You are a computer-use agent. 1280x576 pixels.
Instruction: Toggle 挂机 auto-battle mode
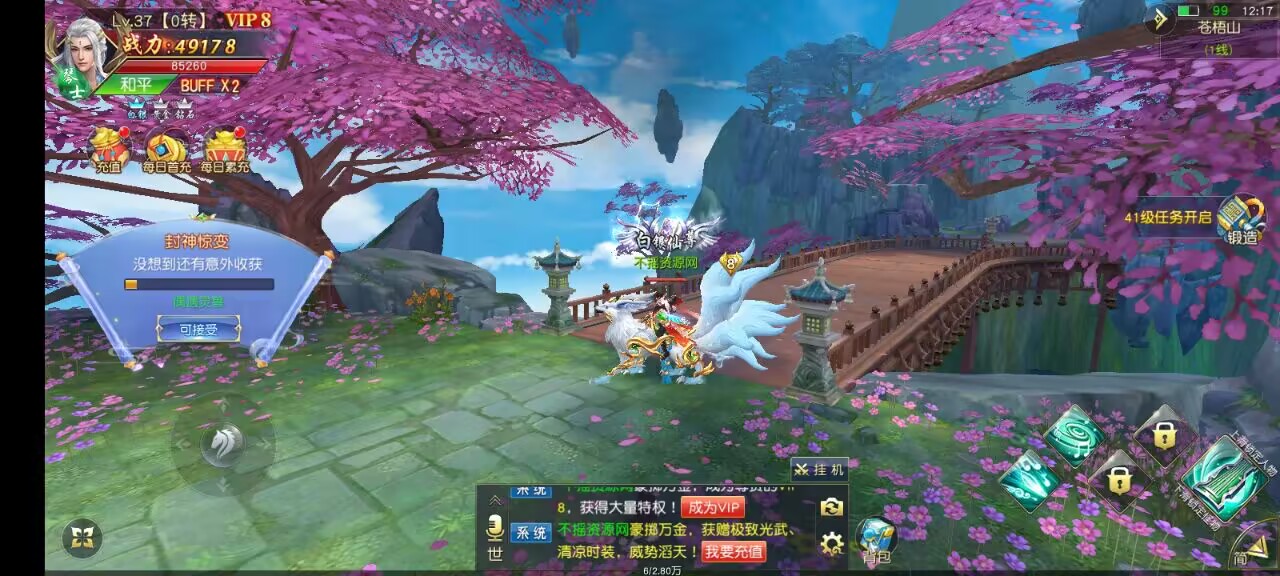[x=821, y=469]
